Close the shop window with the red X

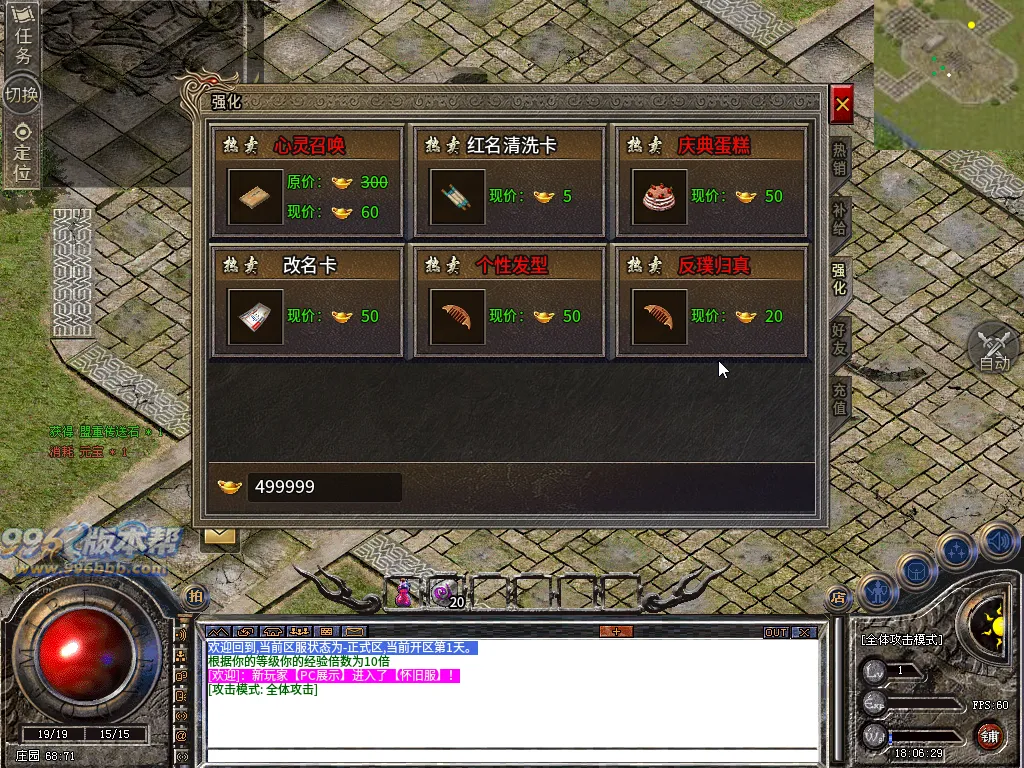[x=842, y=103]
